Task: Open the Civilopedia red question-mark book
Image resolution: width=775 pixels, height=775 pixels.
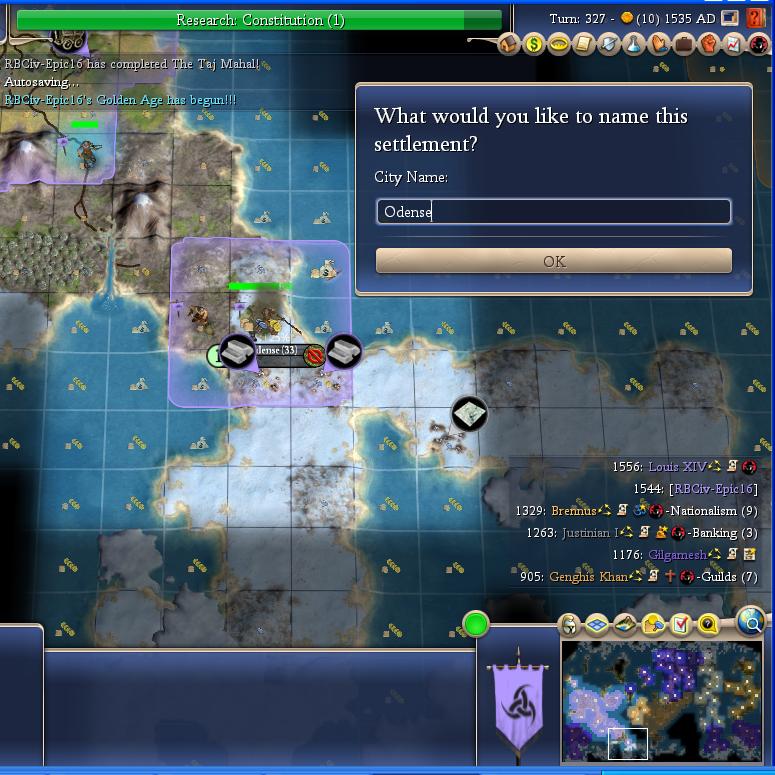Action: coord(757,19)
